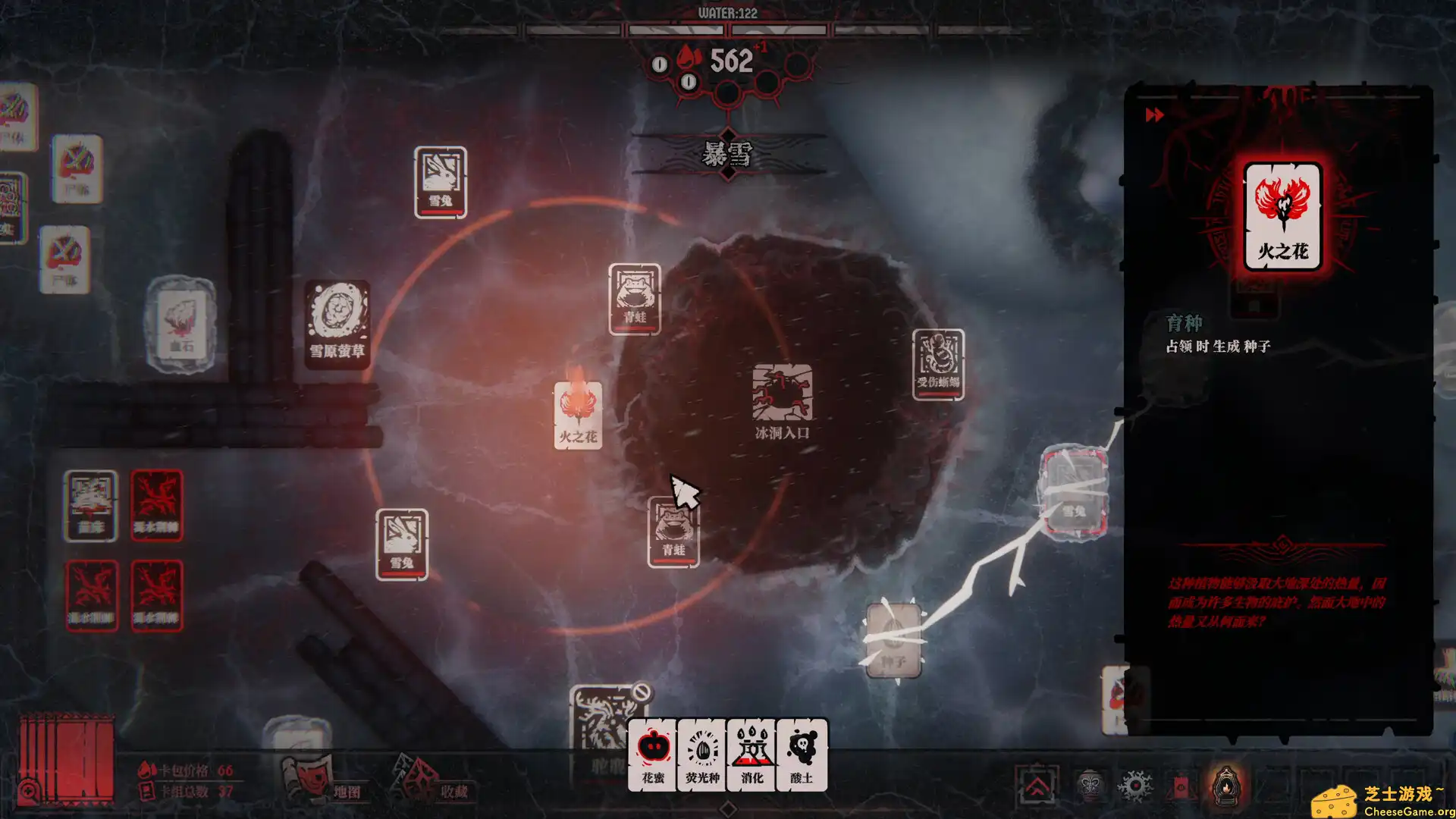
Task: Select the 消化 card in your hand
Action: click(751, 755)
